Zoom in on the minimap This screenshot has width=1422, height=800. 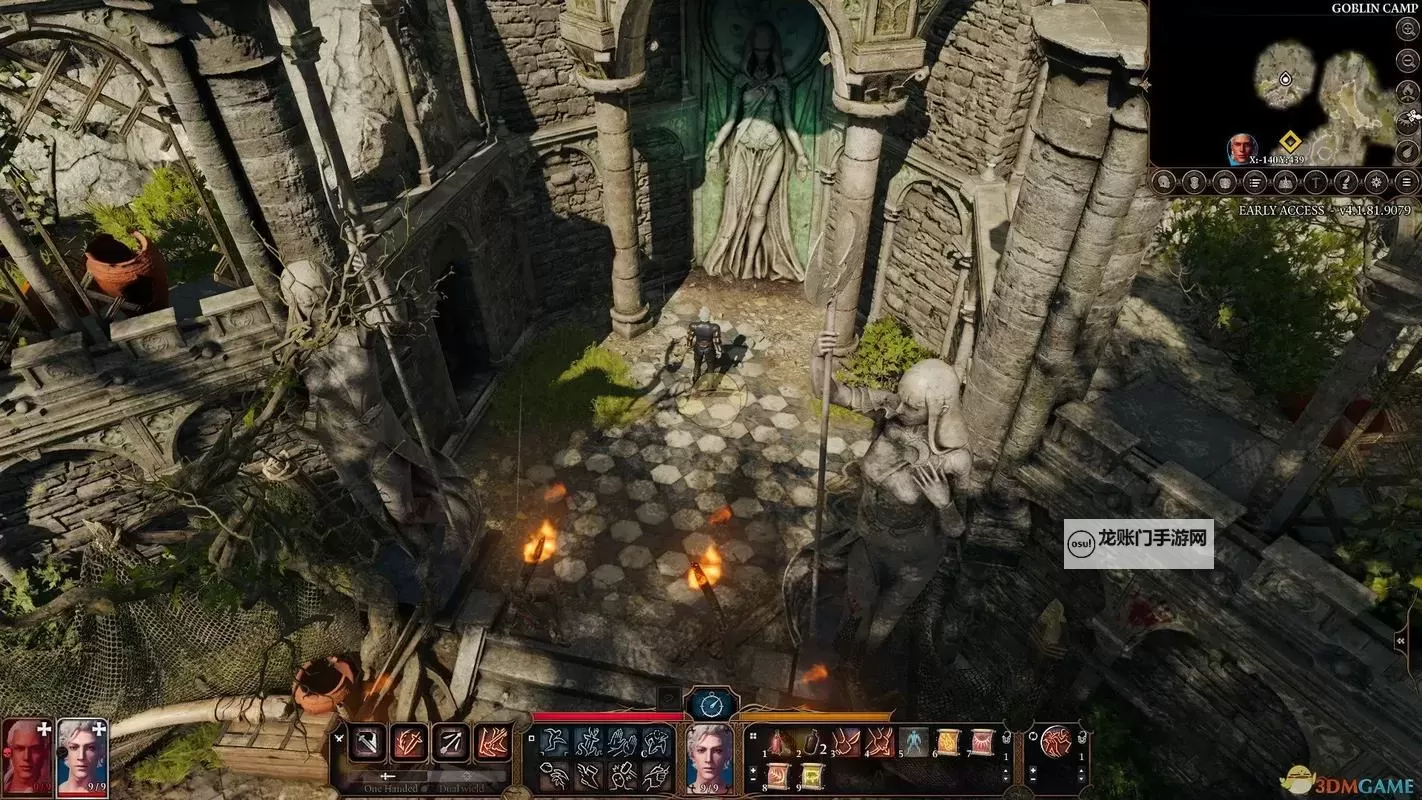tap(1407, 27)
